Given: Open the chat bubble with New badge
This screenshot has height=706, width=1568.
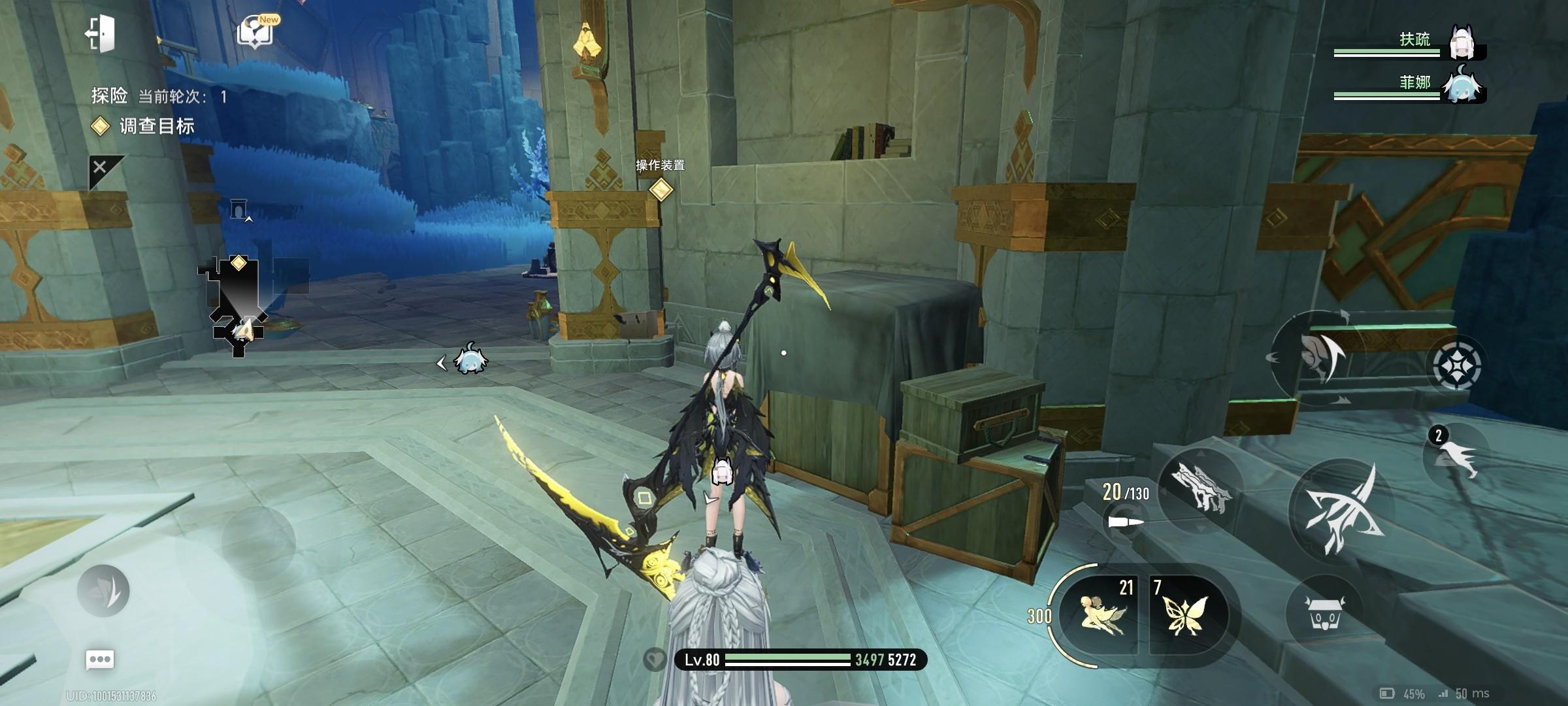Looking at the screenshot, I should 255,31.
